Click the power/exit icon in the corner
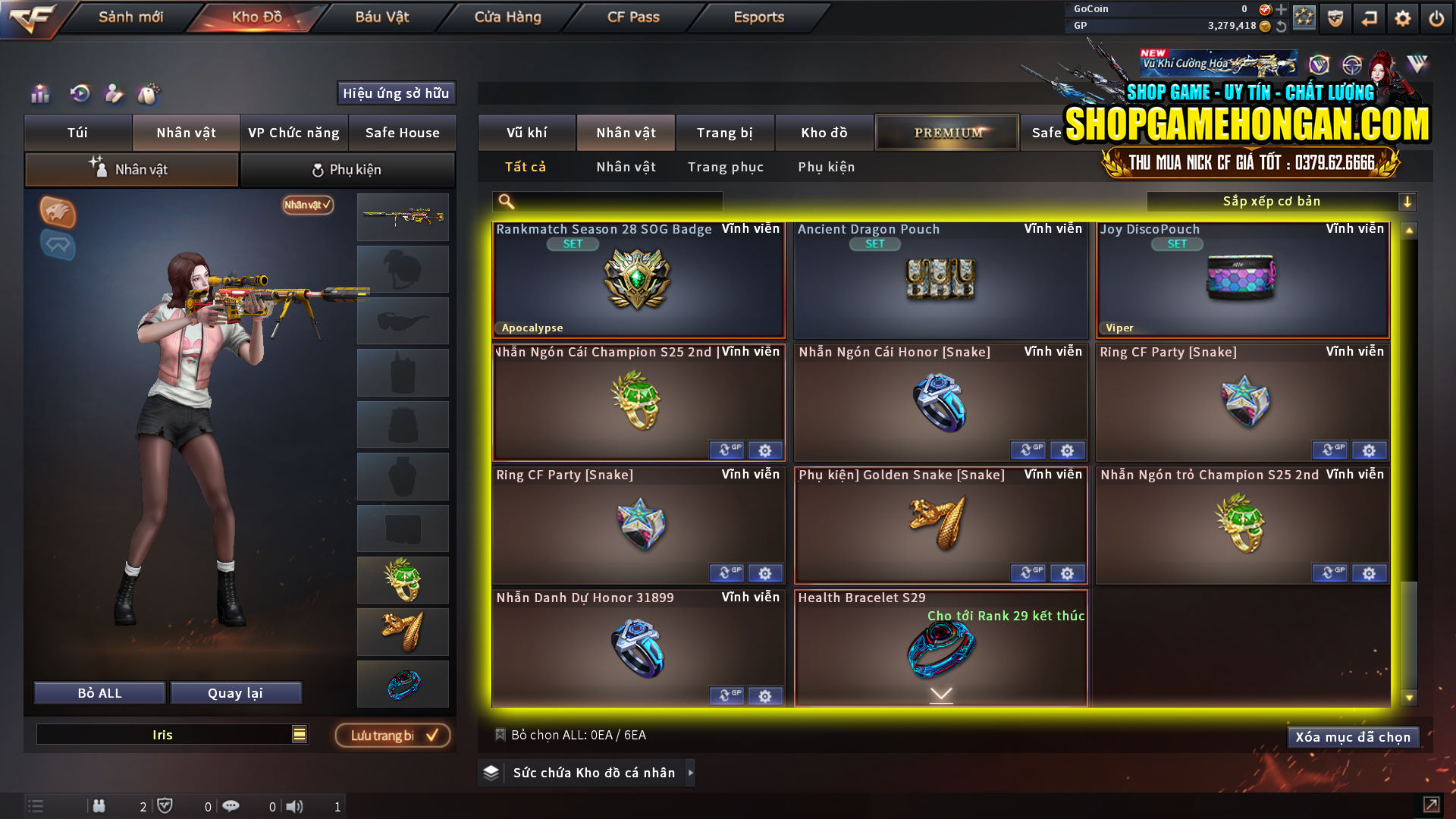The width and height of the screenshot is (1456, 819). (1437, 17)
